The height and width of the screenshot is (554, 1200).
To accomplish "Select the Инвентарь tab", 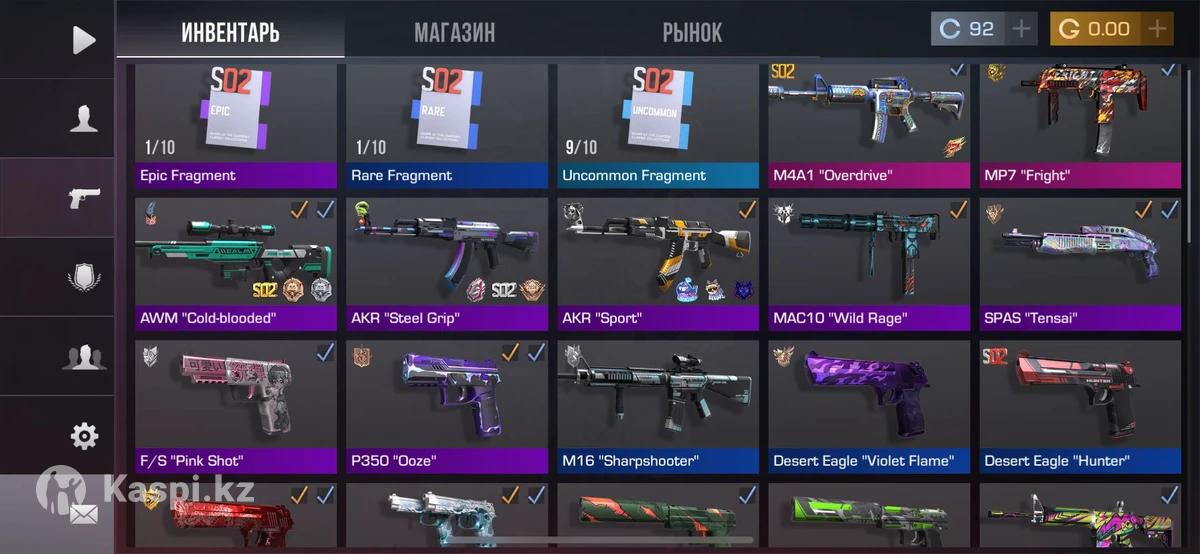I will click(230, 32).
